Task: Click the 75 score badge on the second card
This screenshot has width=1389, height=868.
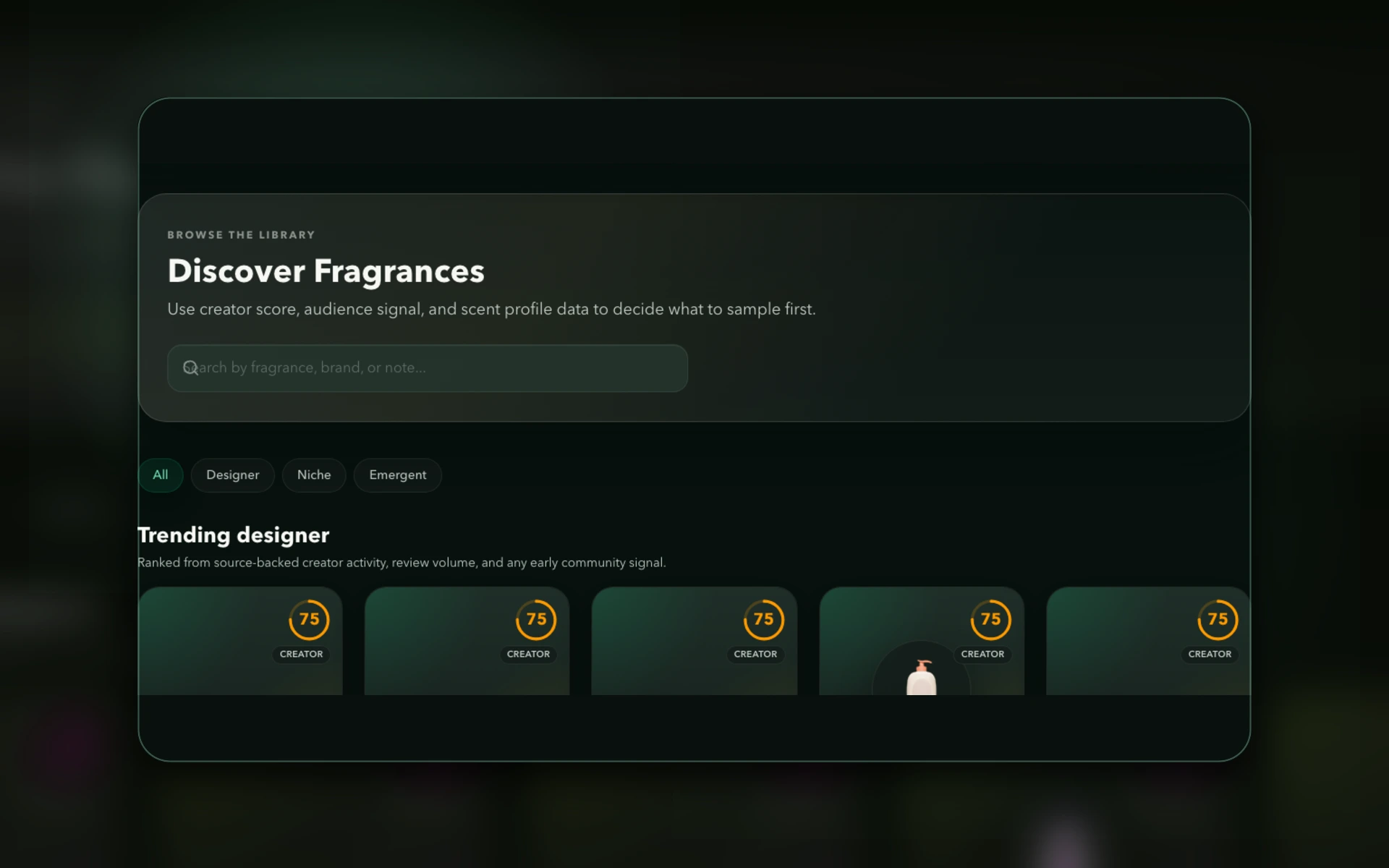Action: click(x=537, y=620)
